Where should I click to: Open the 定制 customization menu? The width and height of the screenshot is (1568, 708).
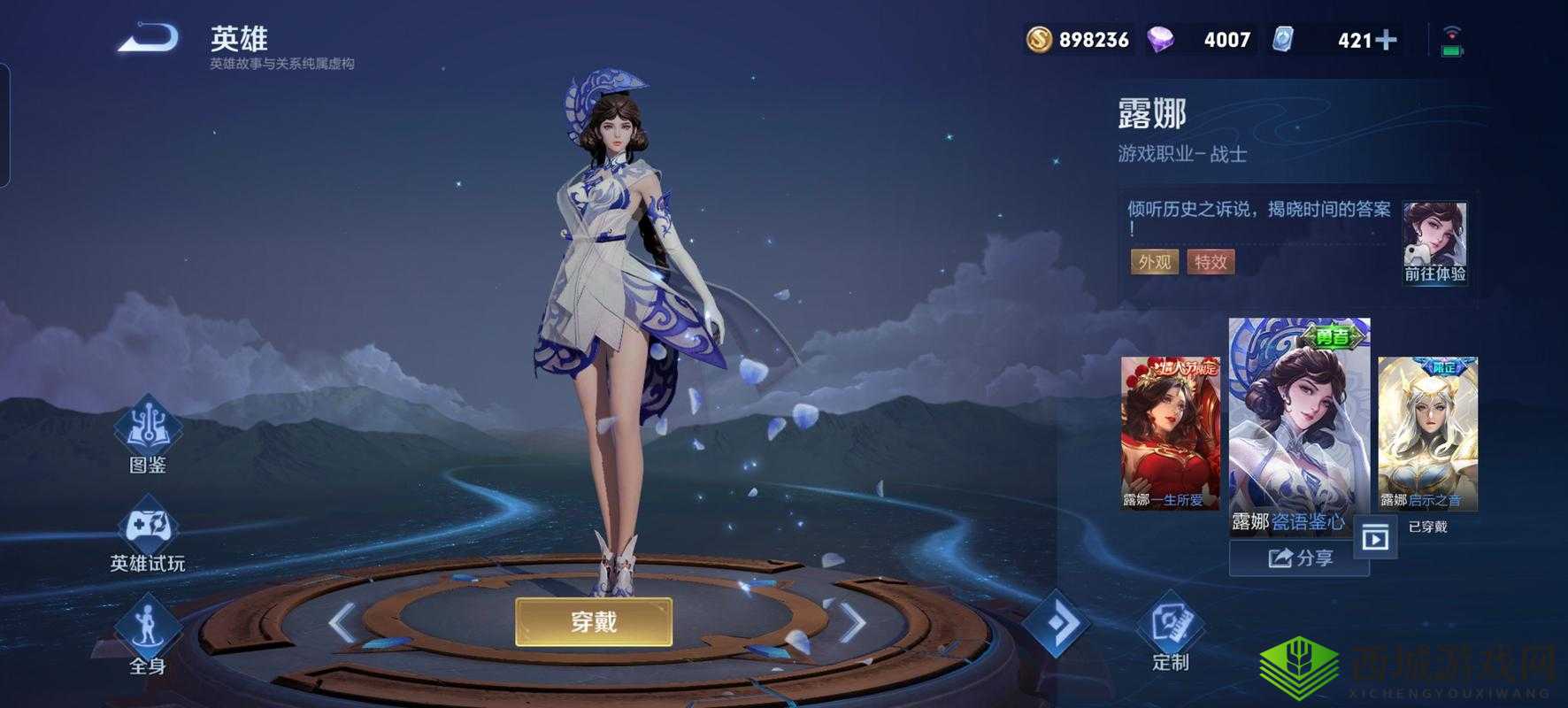pyautogui.click(x=1171, y=632)
